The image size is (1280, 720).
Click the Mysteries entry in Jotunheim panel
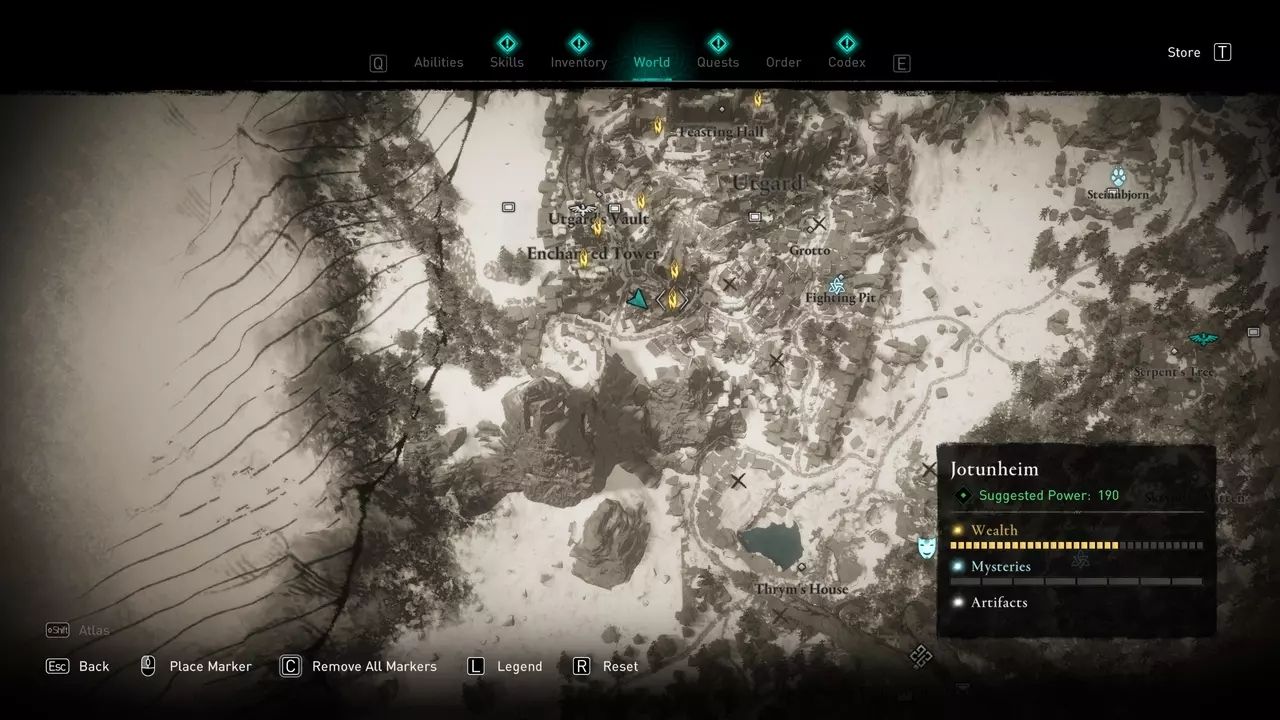pos(1000,566)
